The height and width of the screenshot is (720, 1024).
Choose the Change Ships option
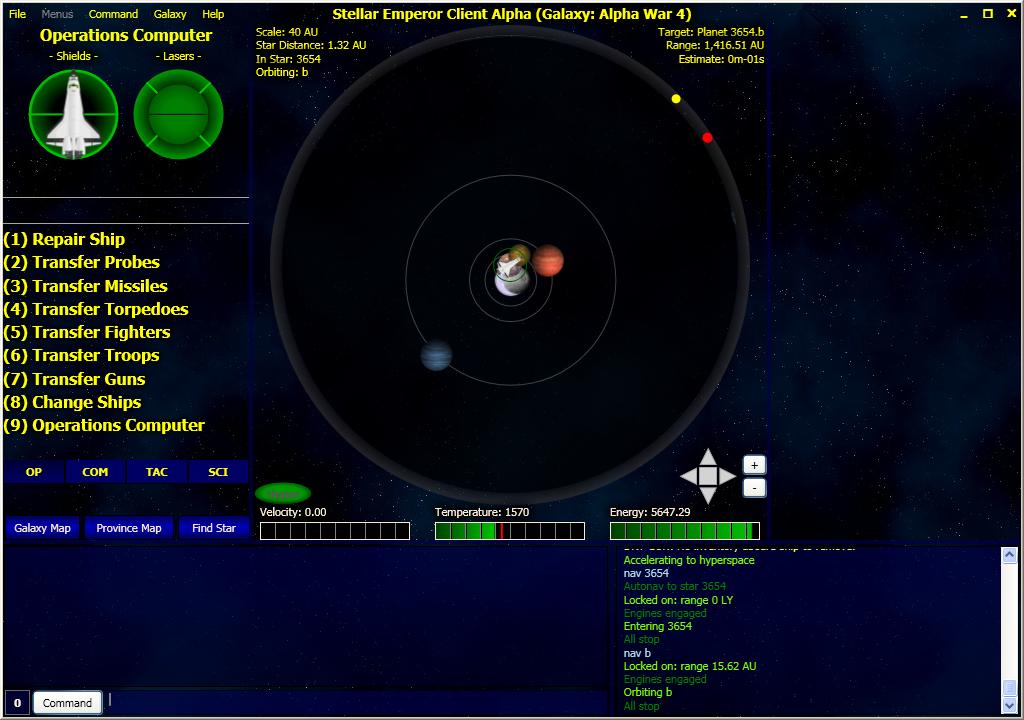click(73, 402)
